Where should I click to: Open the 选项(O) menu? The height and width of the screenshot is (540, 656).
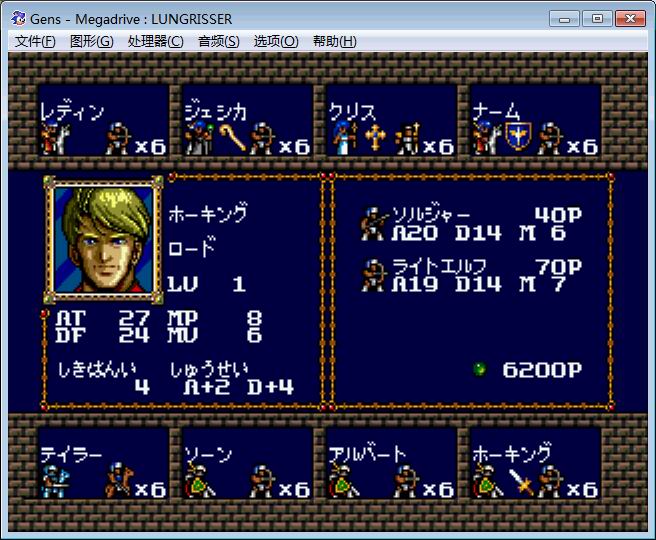[275, 41]
